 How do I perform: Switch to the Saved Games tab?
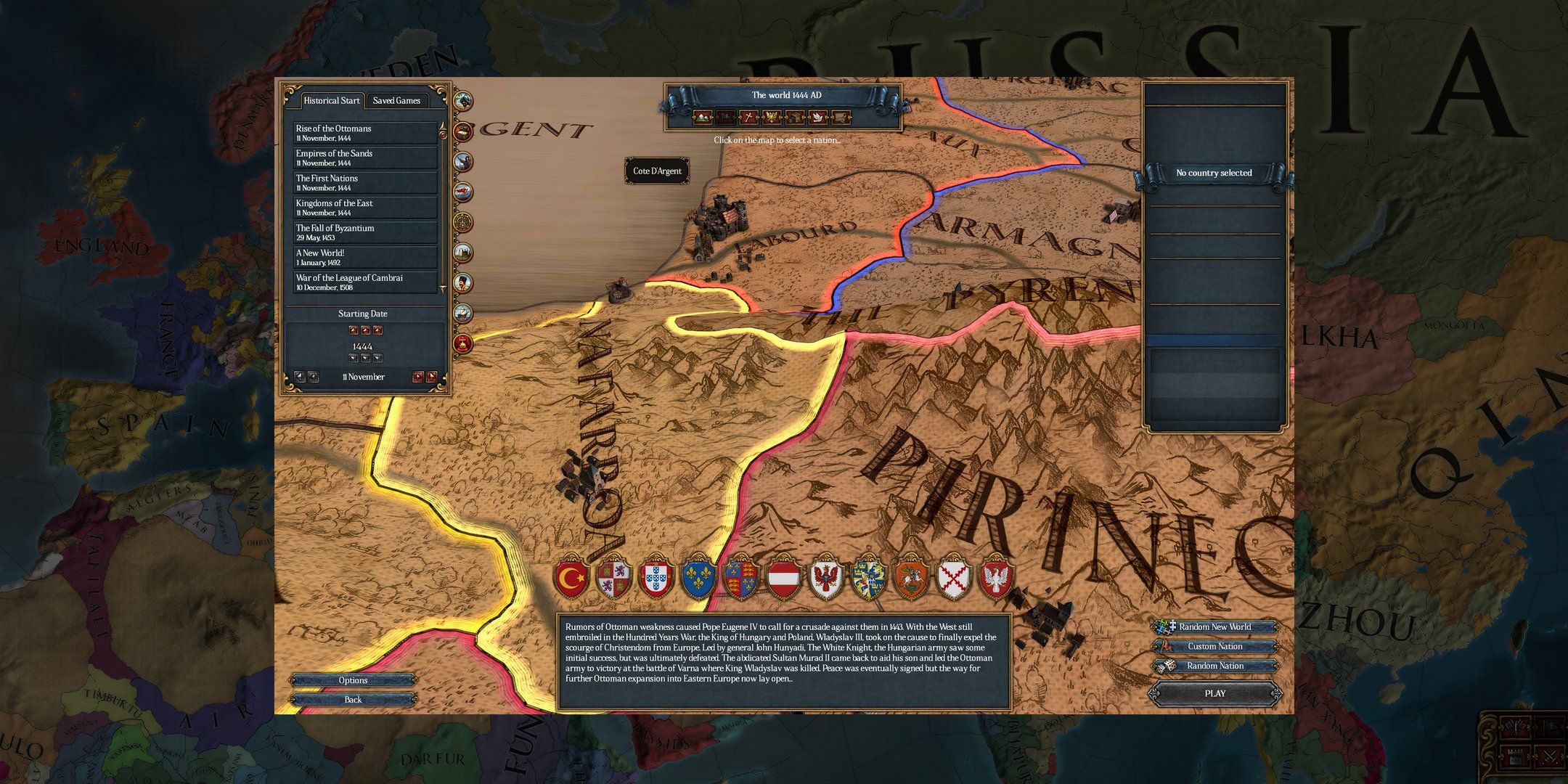[x=396, y=100]
